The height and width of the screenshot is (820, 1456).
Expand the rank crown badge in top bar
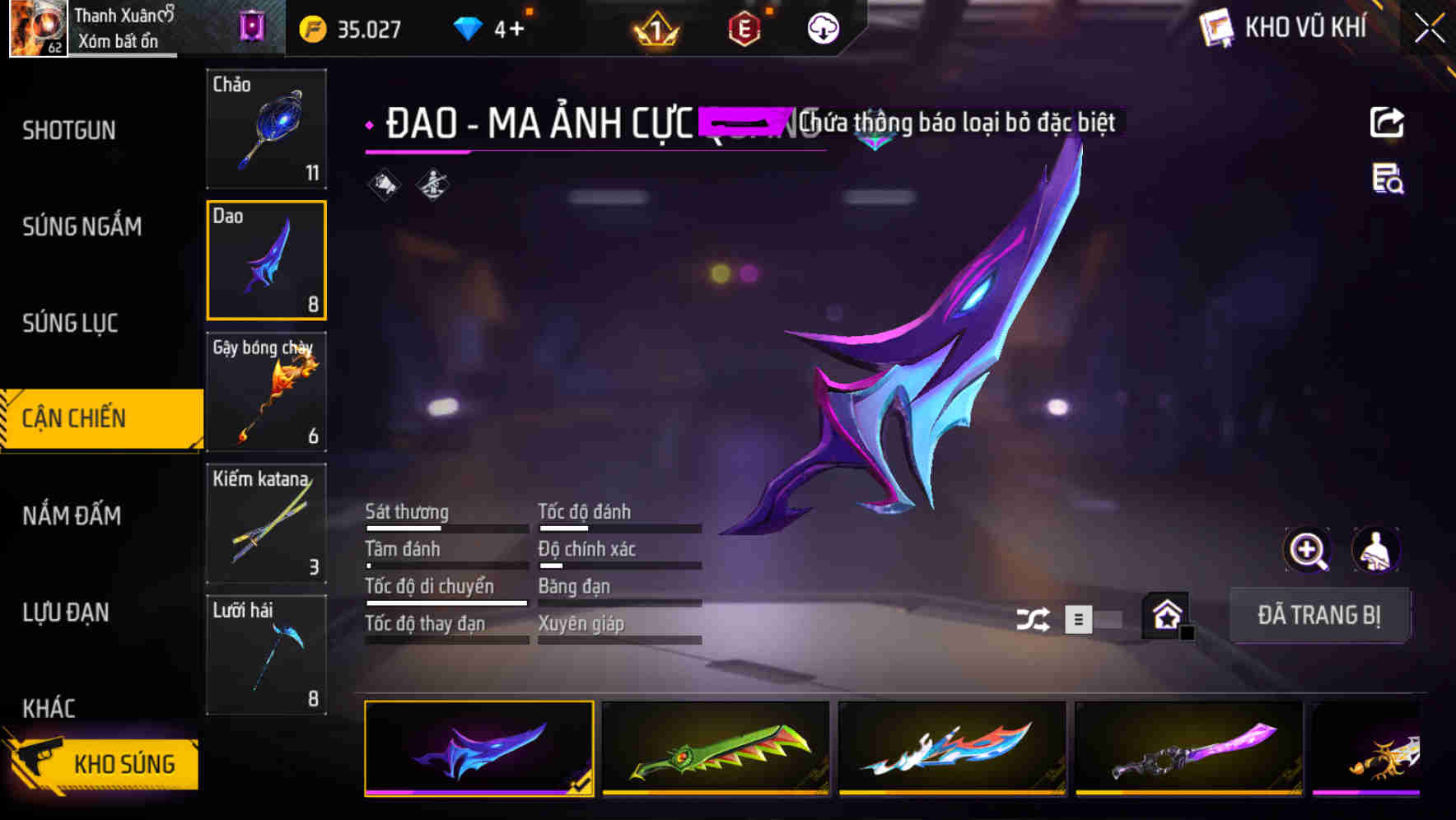click(x=656, y=27)
